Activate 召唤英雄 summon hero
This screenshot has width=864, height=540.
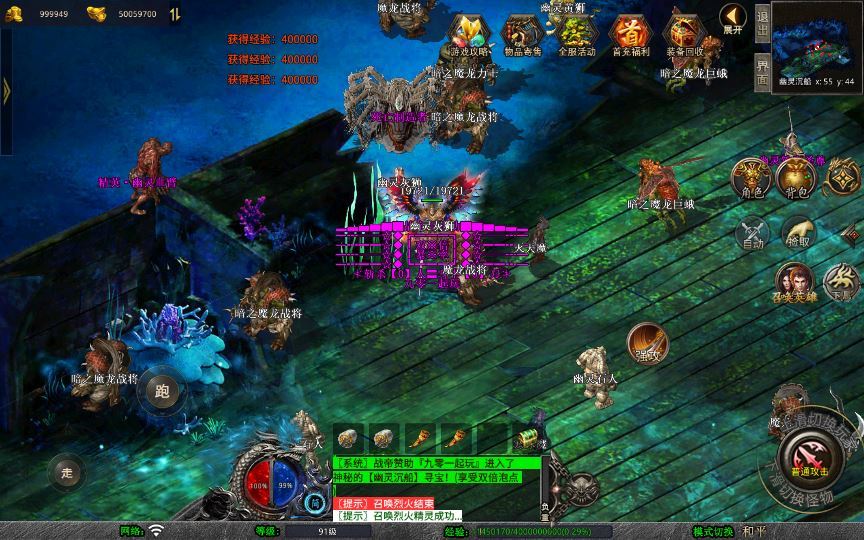click(795, 284)
